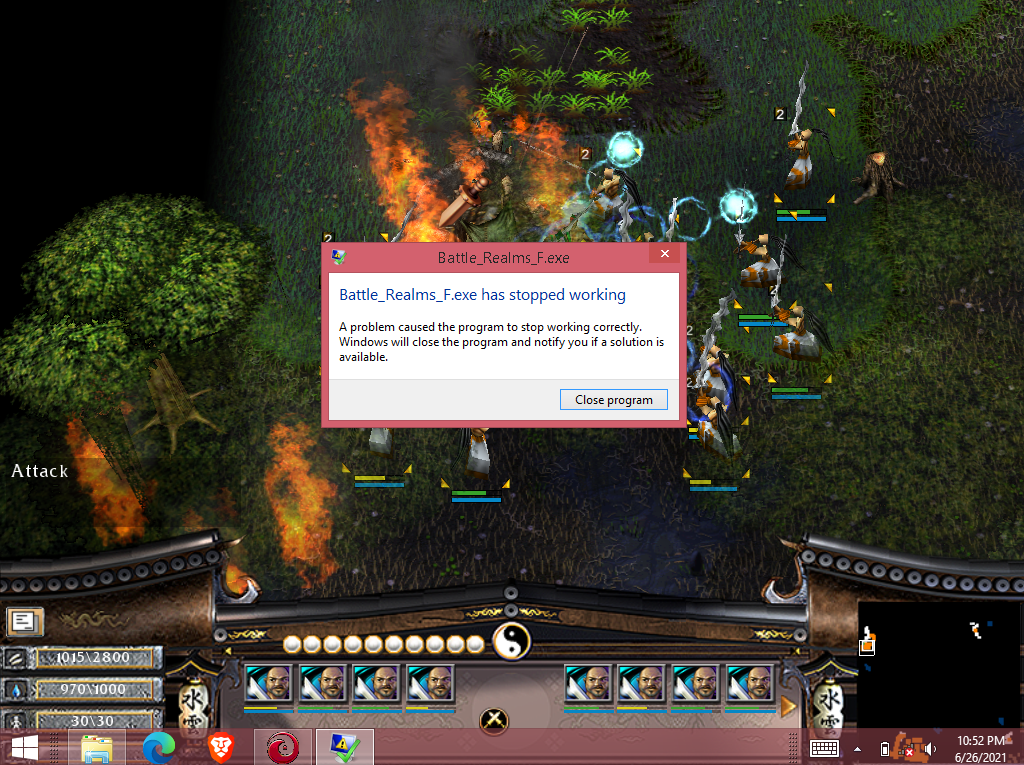This screenshot has width=1024, height=765.
Task: Click the Close program button
Action: (613, 399)
